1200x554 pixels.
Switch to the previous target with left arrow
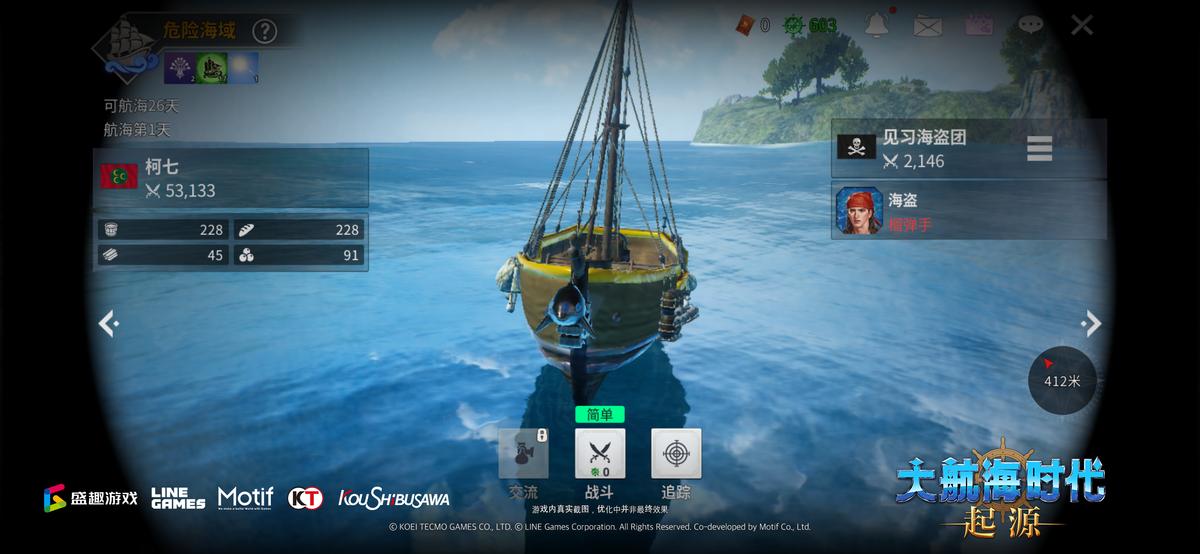click(x=108, y=323)
